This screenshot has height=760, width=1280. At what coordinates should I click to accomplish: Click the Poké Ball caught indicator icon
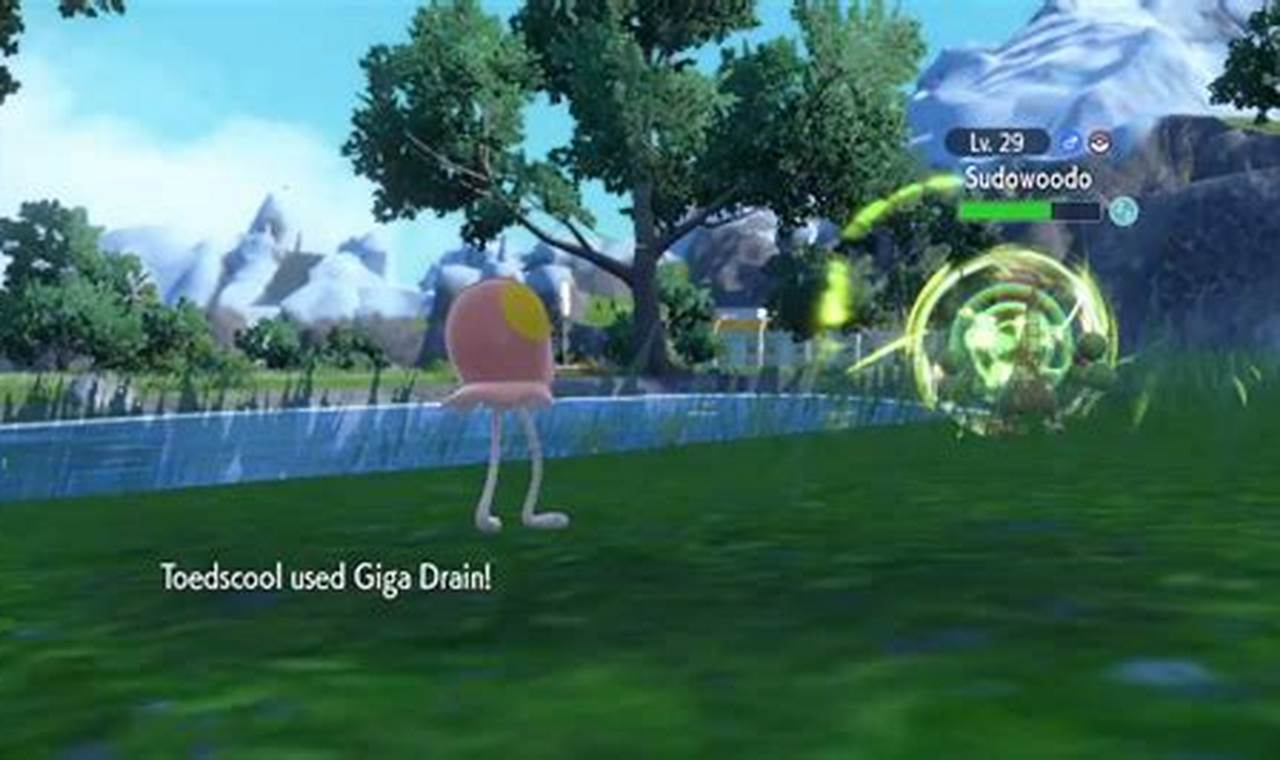click(1100, 144)
